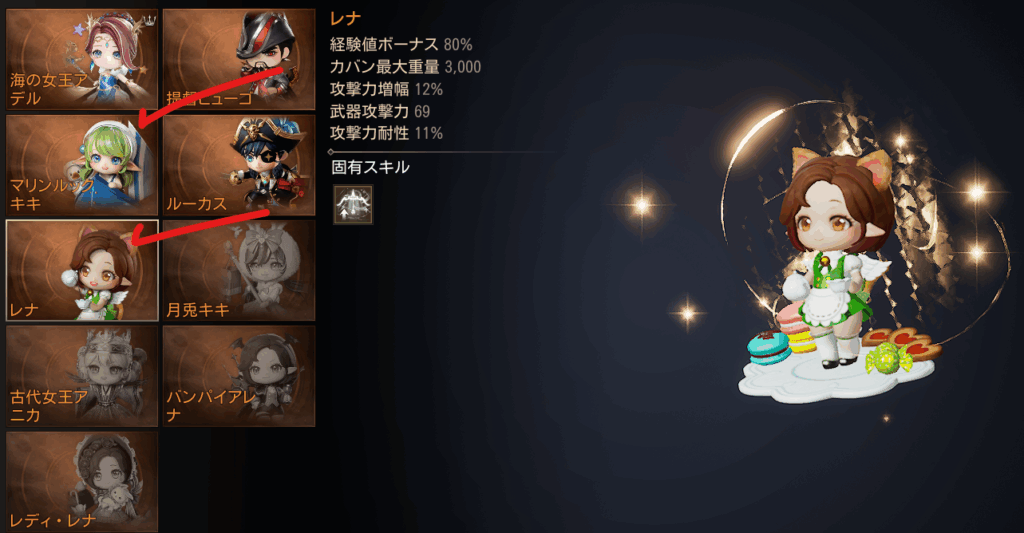This screenshot has width=1024, height=533.
Task: Select the レディ・レナ tile
Action: point(82,480)
